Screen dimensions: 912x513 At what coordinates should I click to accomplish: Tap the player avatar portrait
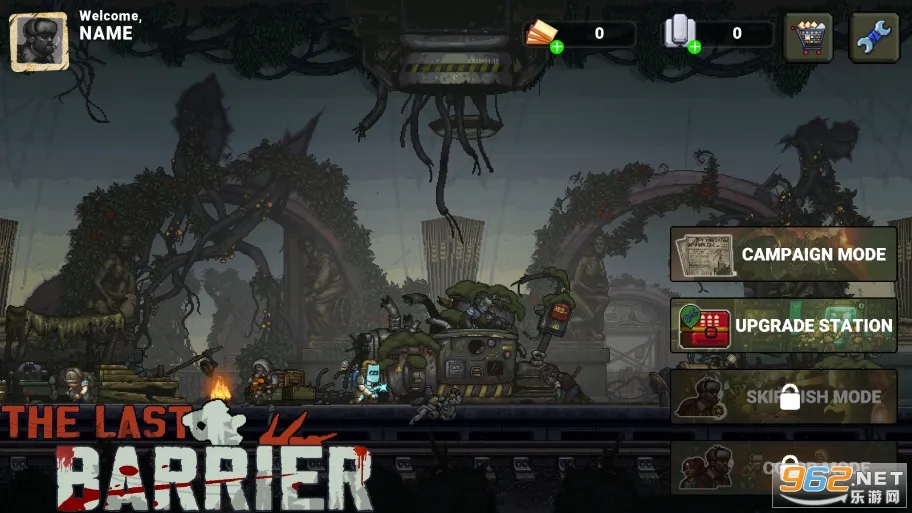[39, 41]
